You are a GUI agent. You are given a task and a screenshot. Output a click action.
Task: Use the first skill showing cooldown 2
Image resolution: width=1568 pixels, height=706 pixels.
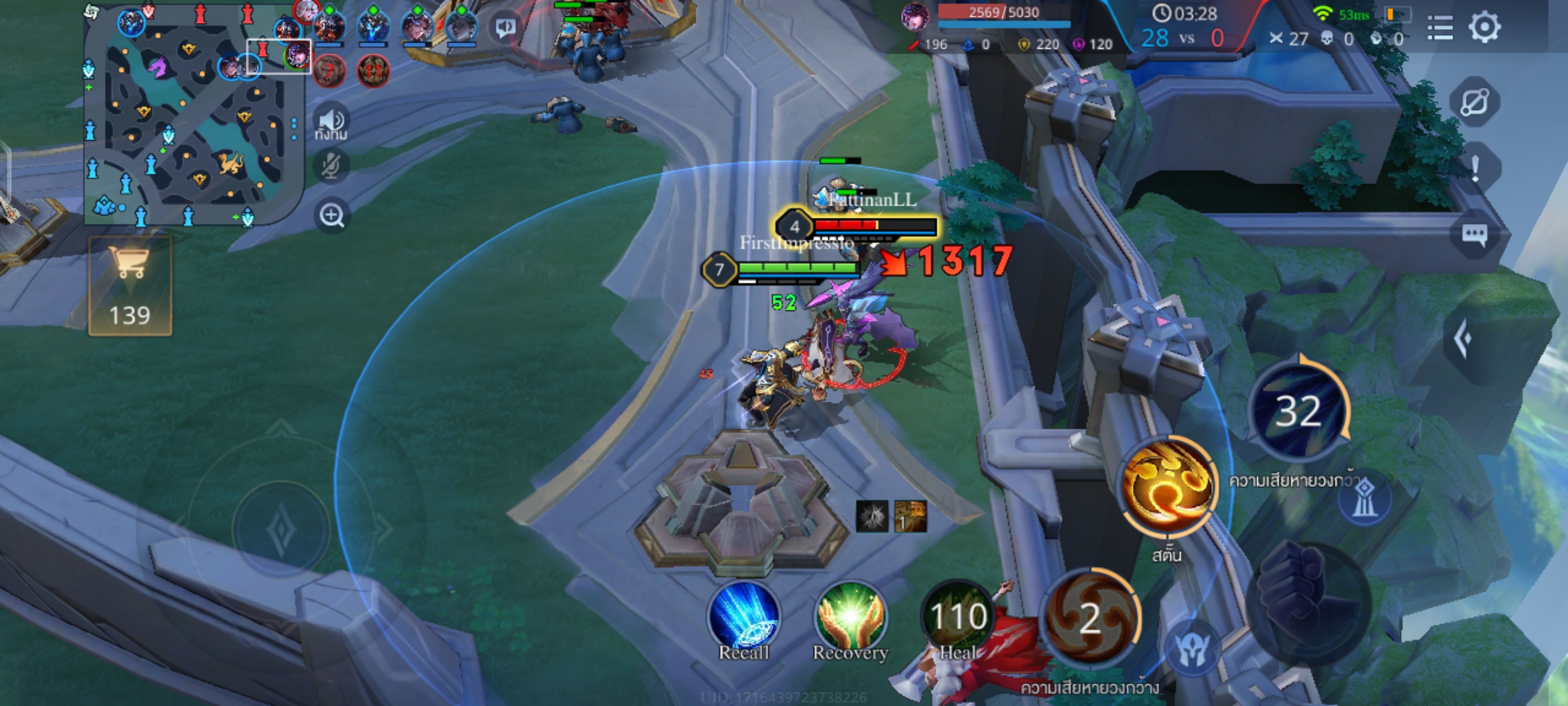[x=1090, y=618]
